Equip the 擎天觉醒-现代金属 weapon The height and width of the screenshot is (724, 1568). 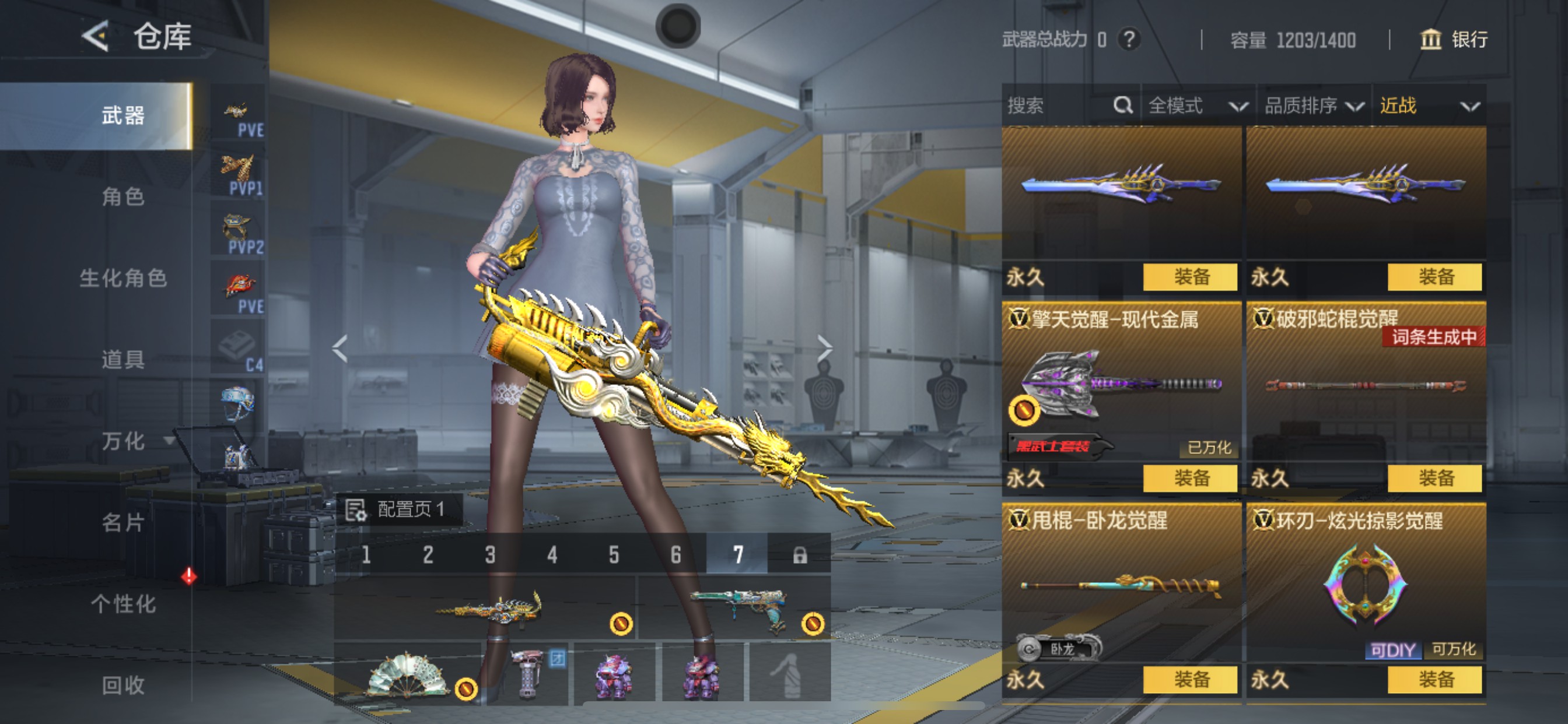[1190, 478]
